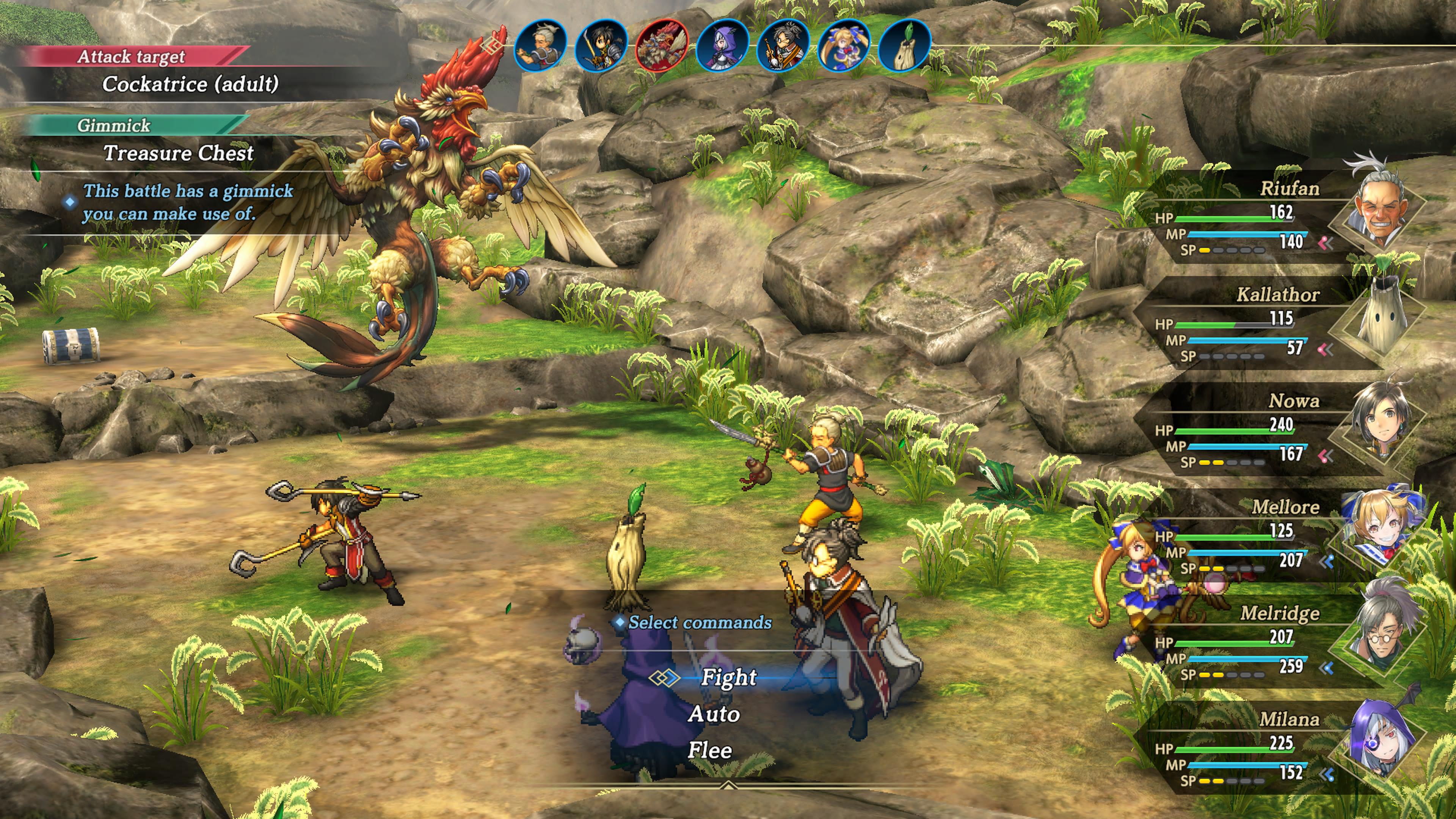Select Riufan's portrait in the turn order
Image resolution: width=1456 pixels, height=819 pixels.
(x=540, y=45)
